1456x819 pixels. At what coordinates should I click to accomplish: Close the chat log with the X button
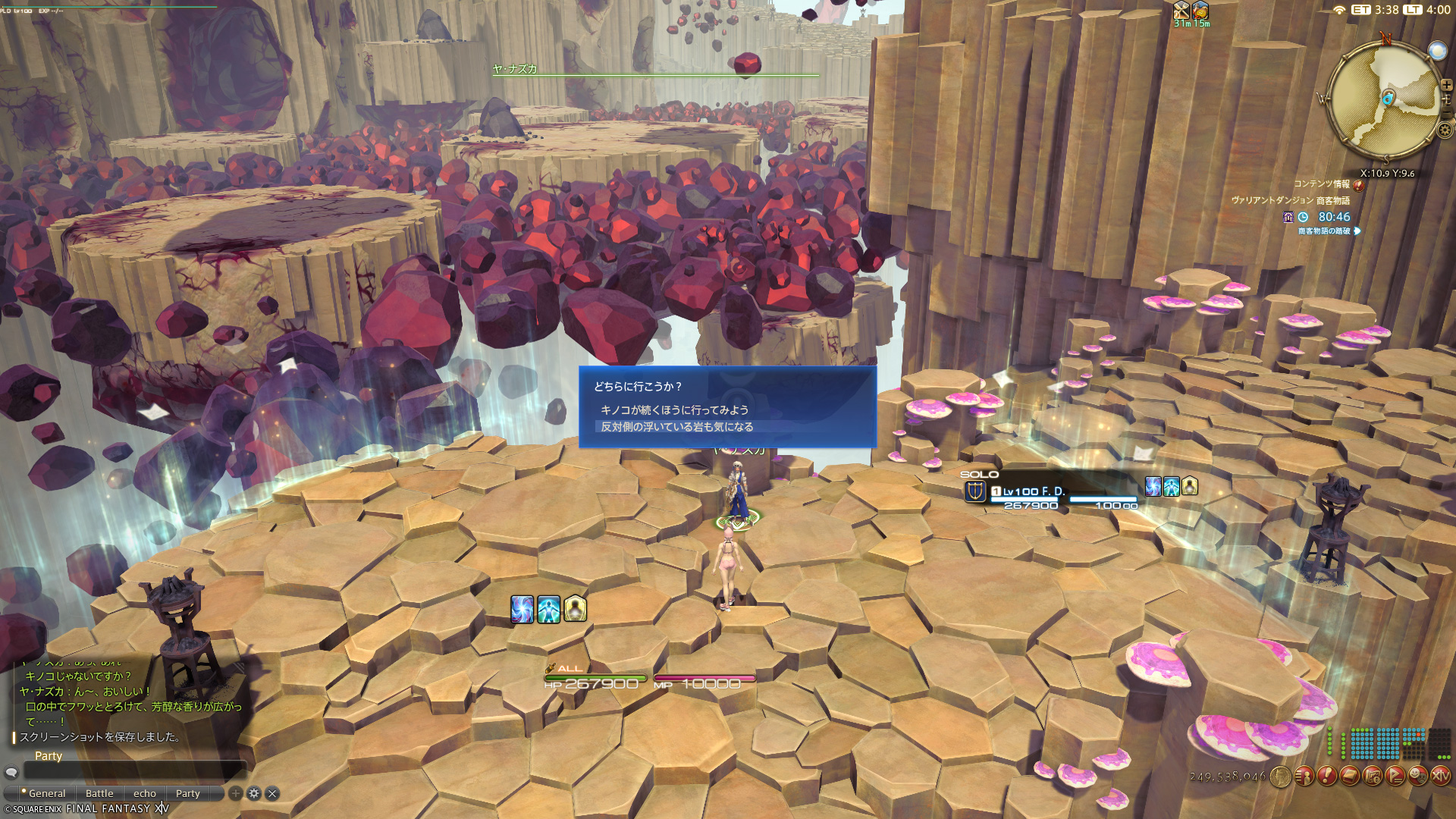[272, 793]
